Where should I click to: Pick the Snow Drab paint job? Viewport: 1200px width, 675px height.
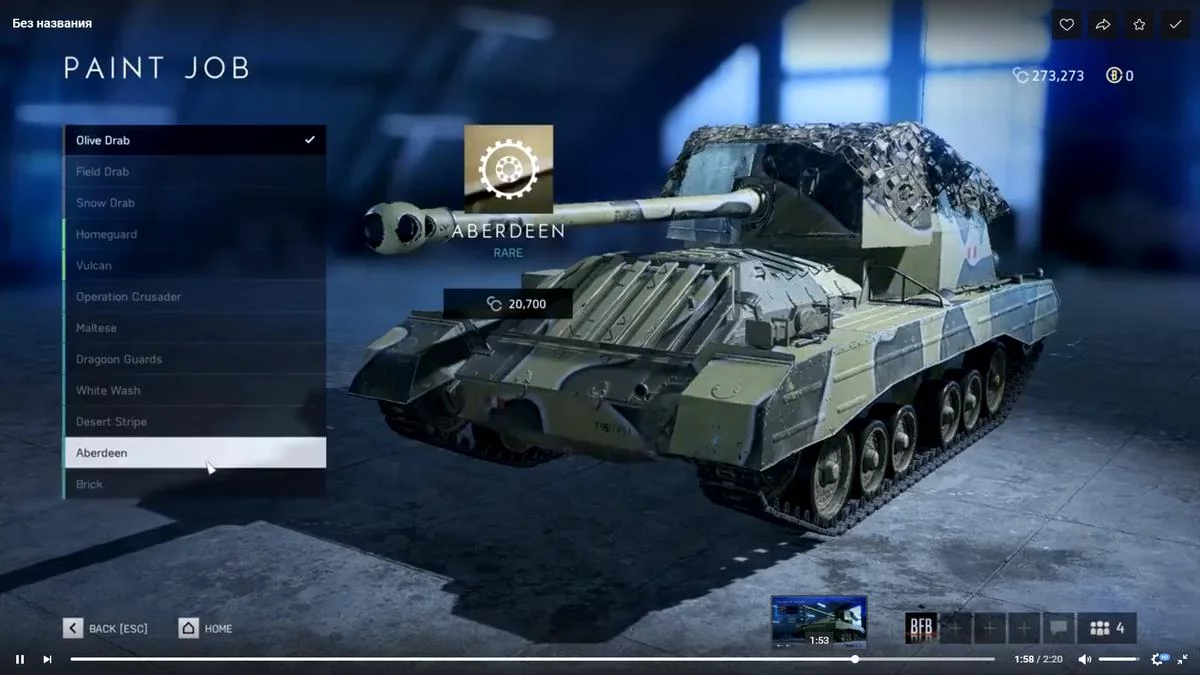[x=194, y=203]
